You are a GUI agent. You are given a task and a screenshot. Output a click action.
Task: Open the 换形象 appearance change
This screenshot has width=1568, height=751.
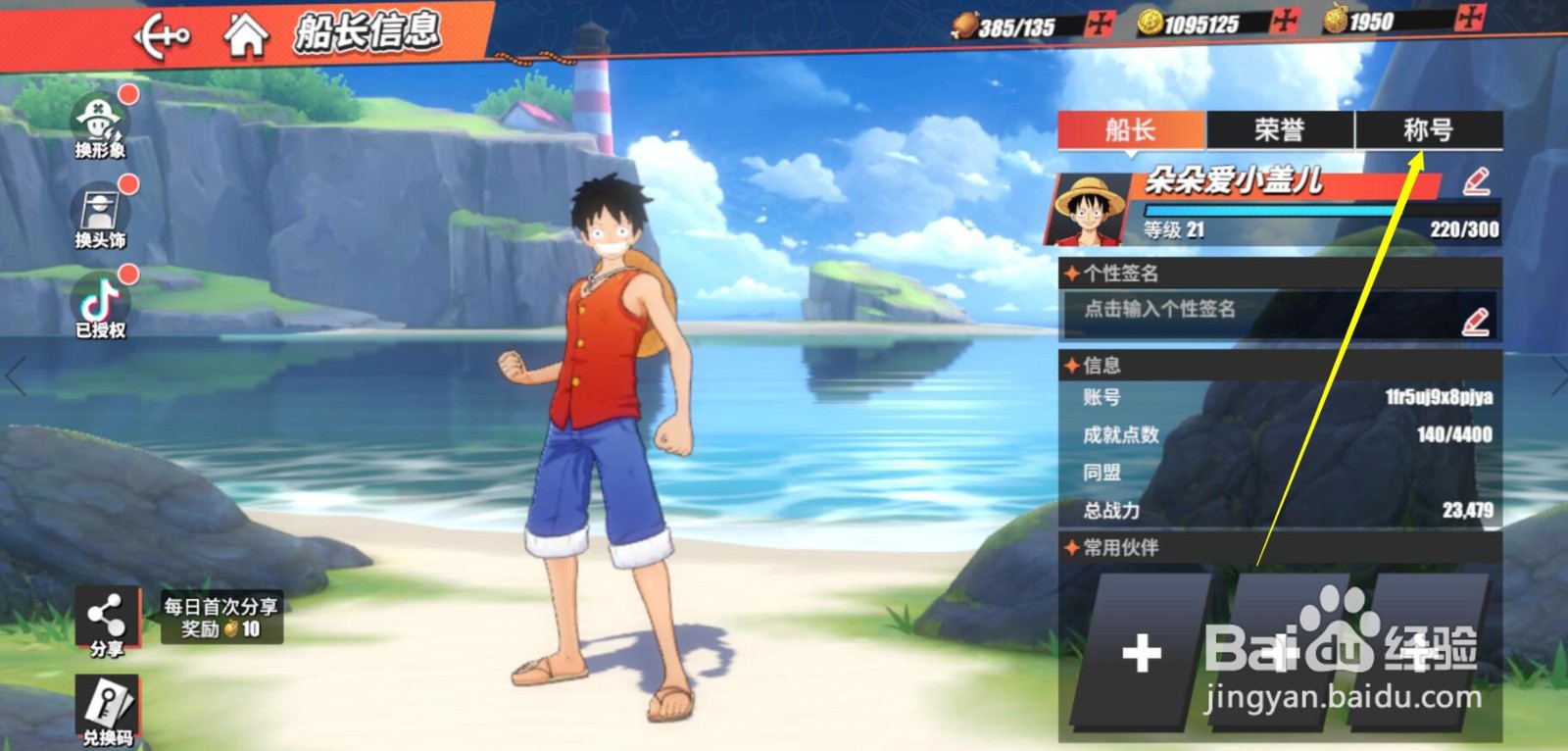pos(100,126)
